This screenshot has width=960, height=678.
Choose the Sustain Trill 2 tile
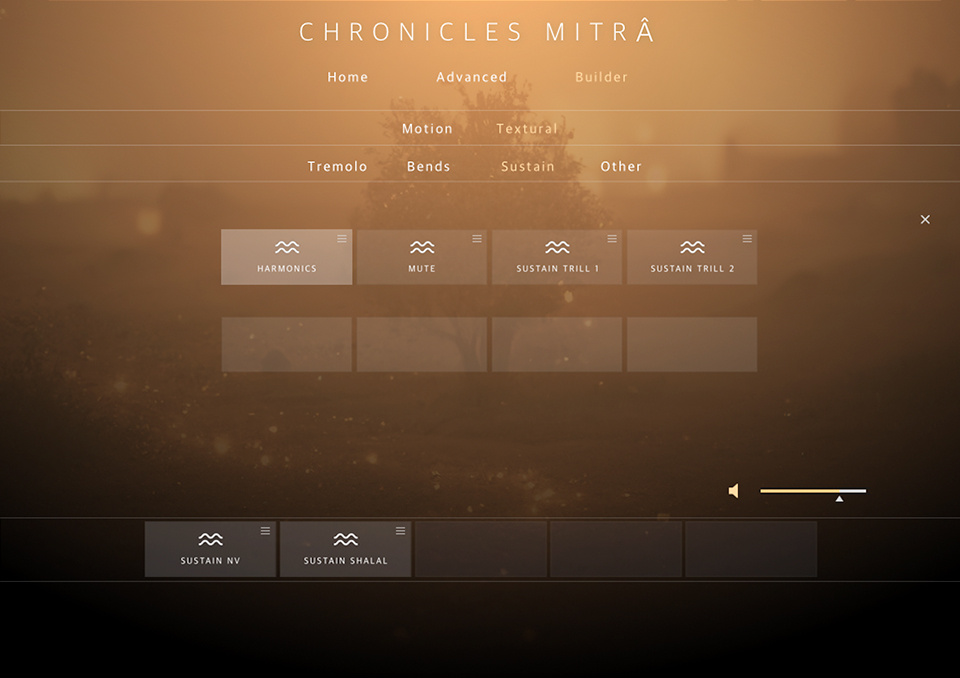click(x=692, y=258)
